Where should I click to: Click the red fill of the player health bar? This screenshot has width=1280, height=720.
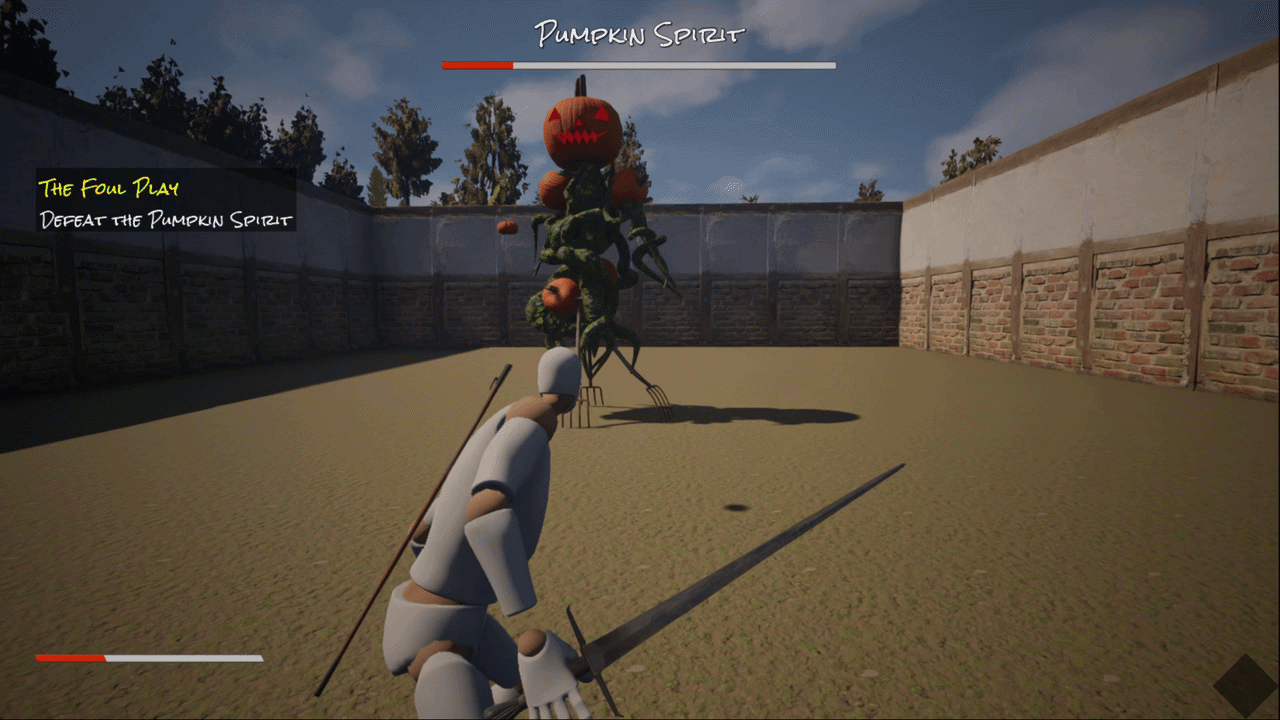click(x=70, y=660)
